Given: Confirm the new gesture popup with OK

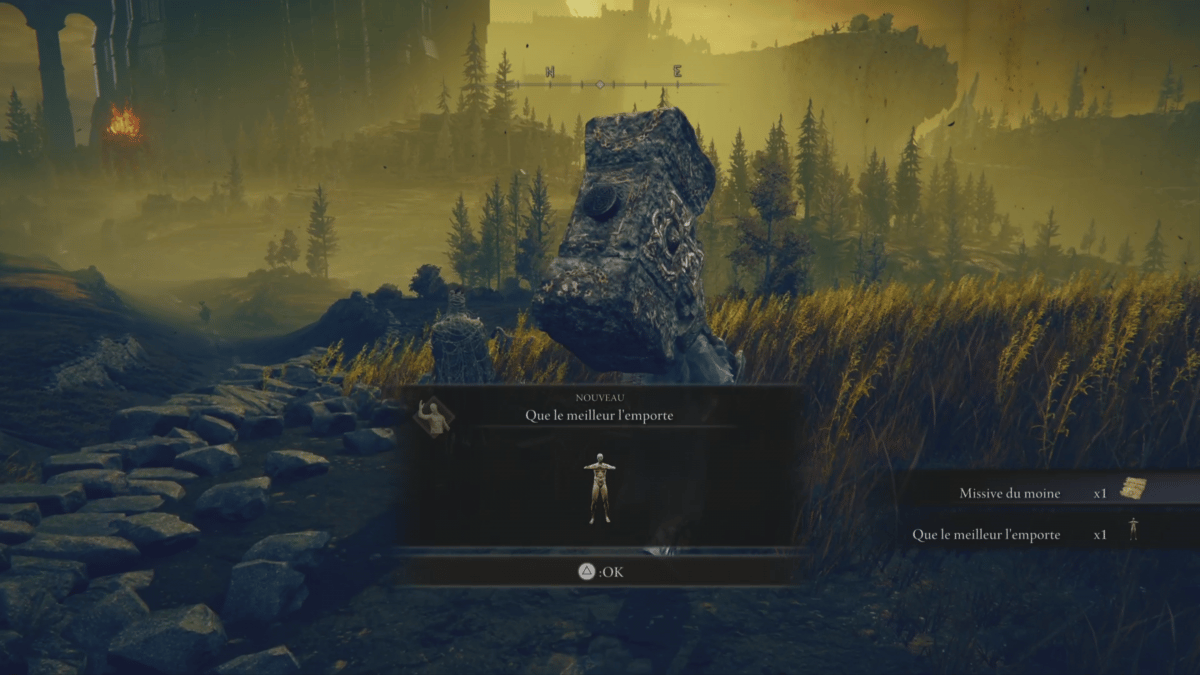Looking at the screenshot, I should coord(600,572).
